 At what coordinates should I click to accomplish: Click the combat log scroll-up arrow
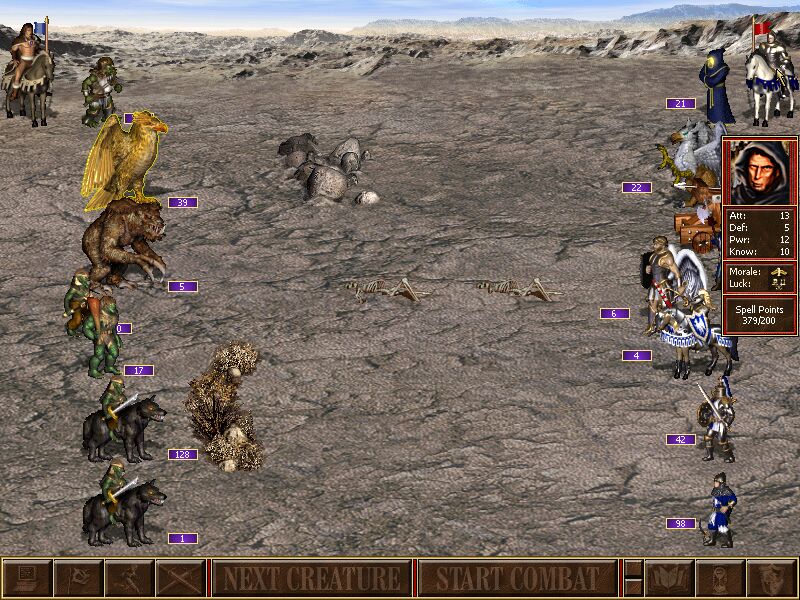pyautogui.click(x=633, y=568)
